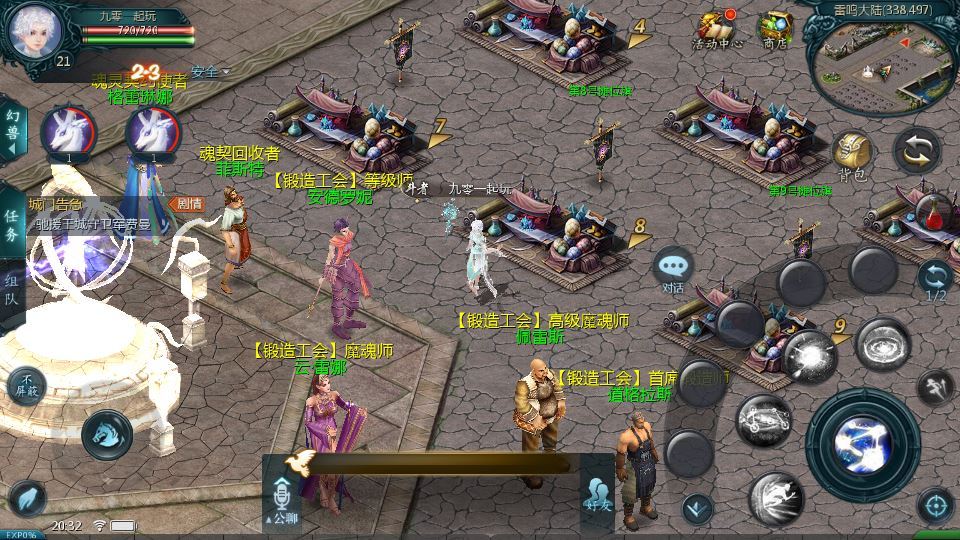Open the 幻兽 pets tab

[x=11, y=131]
